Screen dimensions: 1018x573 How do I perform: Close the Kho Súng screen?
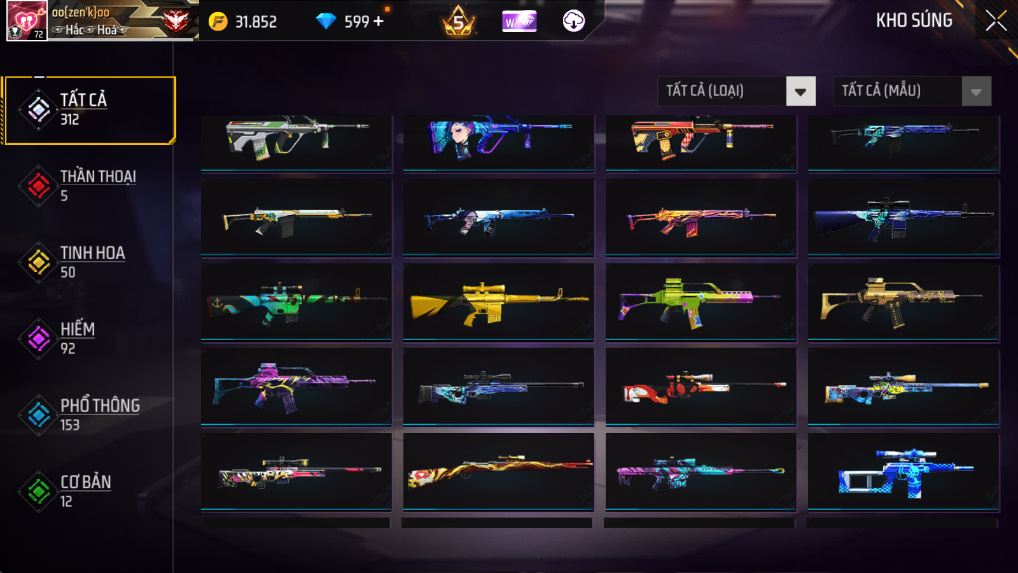[995, 21]
